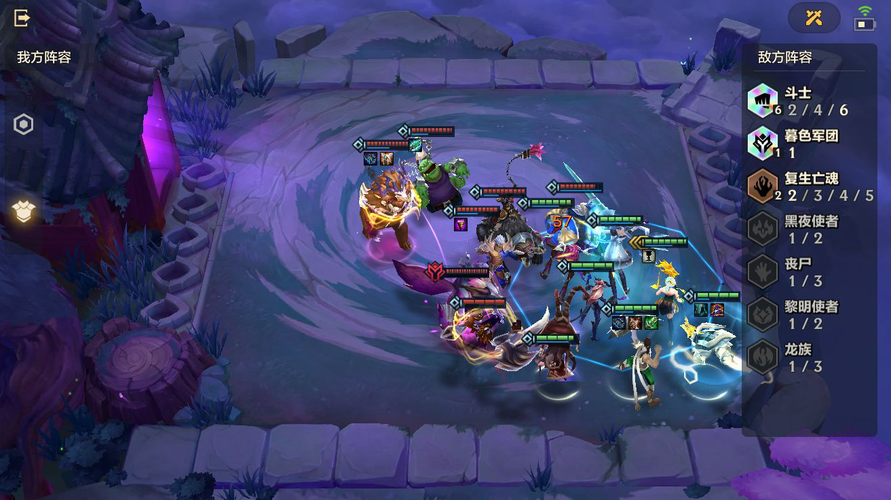Tap the 丧尸 trait entry
The image size is (891, 500).
pyautogui.click(x=808, y=272)
